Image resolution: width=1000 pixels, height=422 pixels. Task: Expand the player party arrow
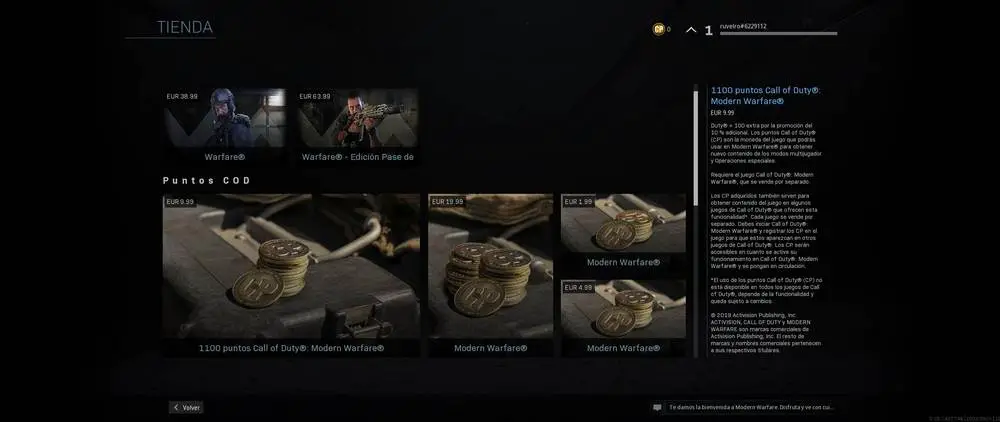(x=690, y=30)
